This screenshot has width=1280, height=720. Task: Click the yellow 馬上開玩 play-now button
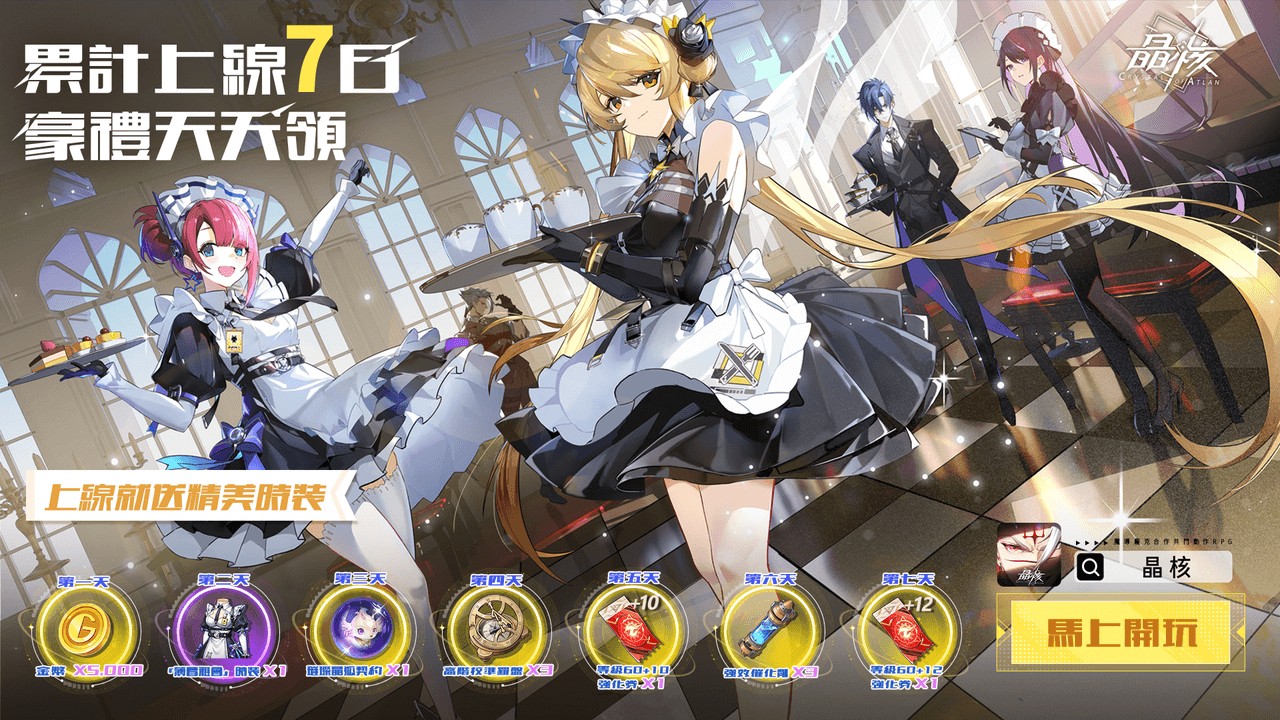point(1121,633)
